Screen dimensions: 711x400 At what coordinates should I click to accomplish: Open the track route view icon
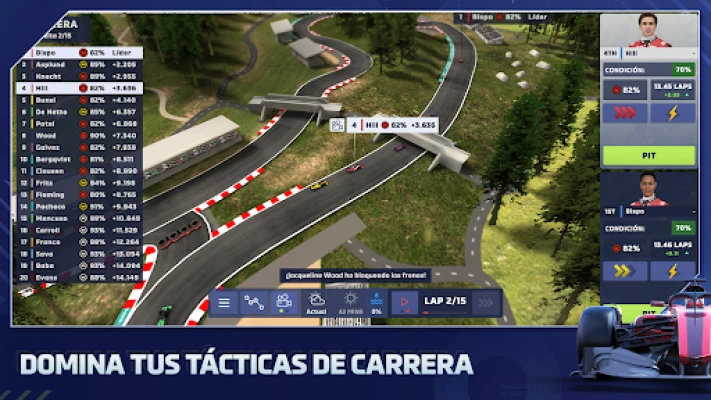coord(254,302)
